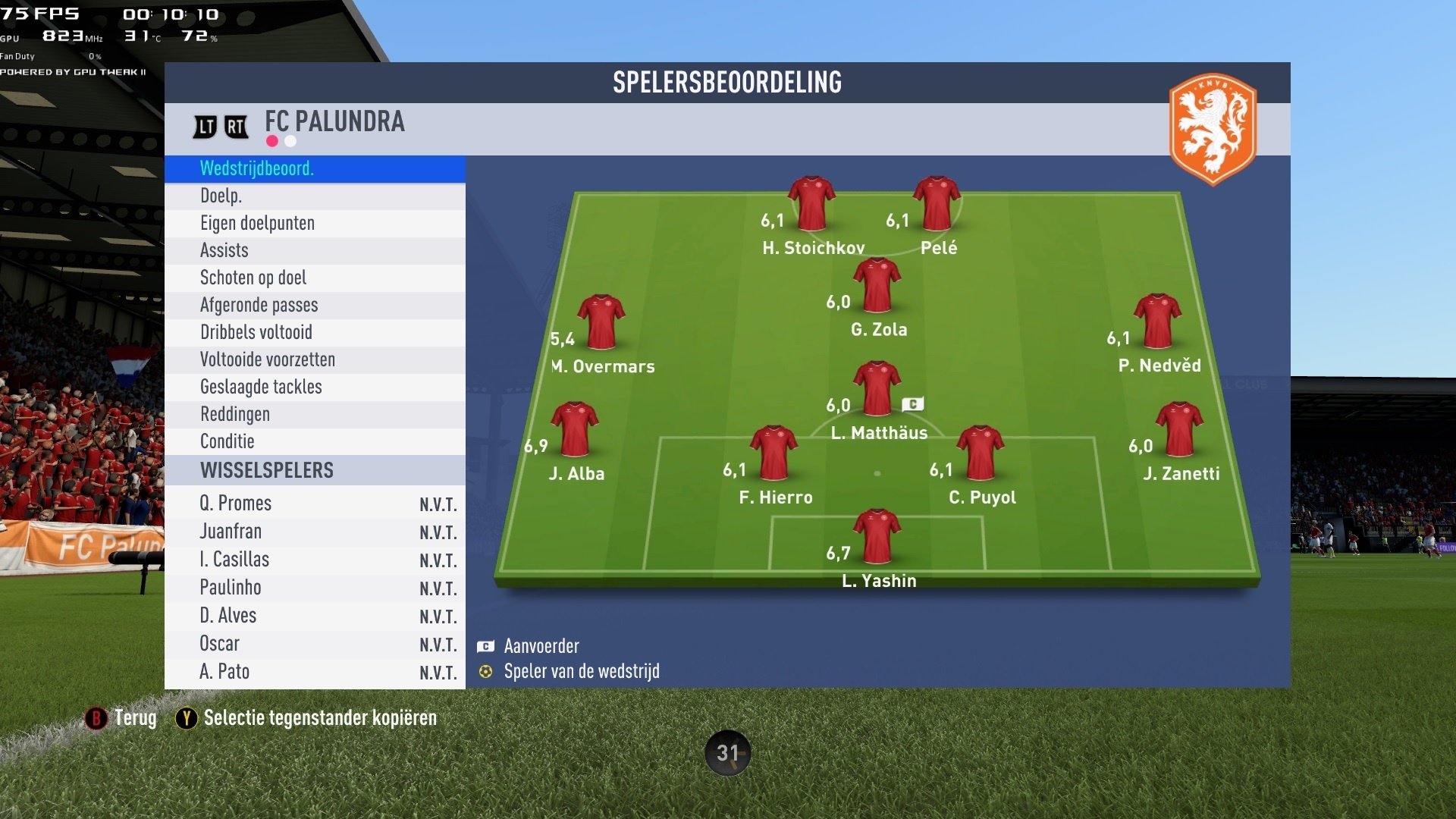The height and width of the screenshot is (819, 1456).
Task: Select Geslaagde tackles entry
Action: coord(315,387)
